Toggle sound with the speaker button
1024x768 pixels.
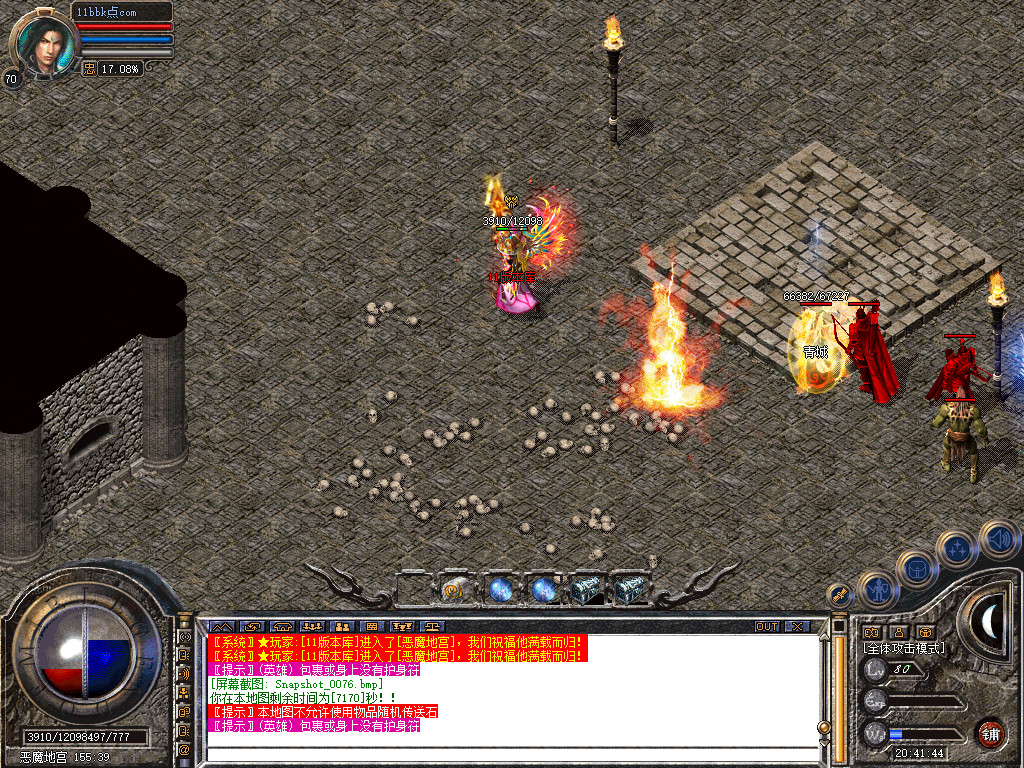coord(998,538)
